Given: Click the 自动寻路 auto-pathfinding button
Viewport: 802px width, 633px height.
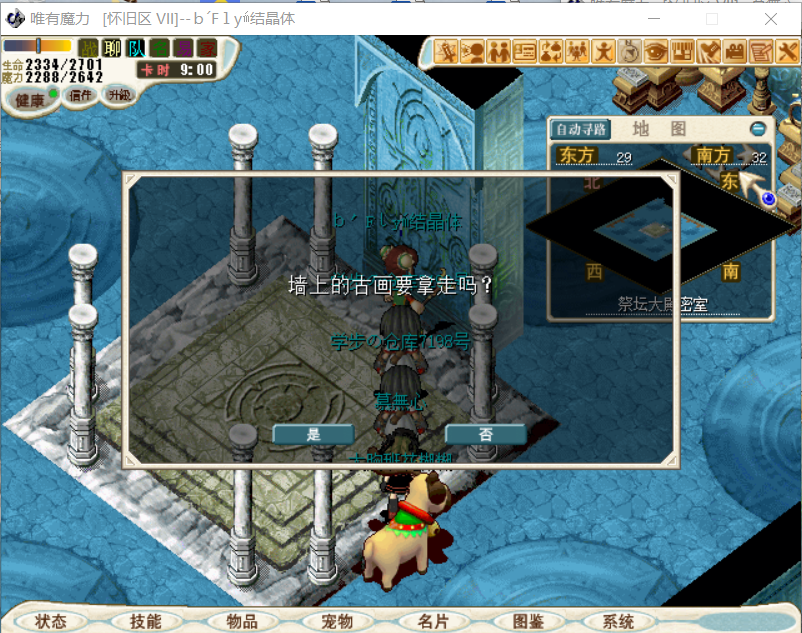Looking at the screenshot, I should pyautogui.click(x=581, y=129).
